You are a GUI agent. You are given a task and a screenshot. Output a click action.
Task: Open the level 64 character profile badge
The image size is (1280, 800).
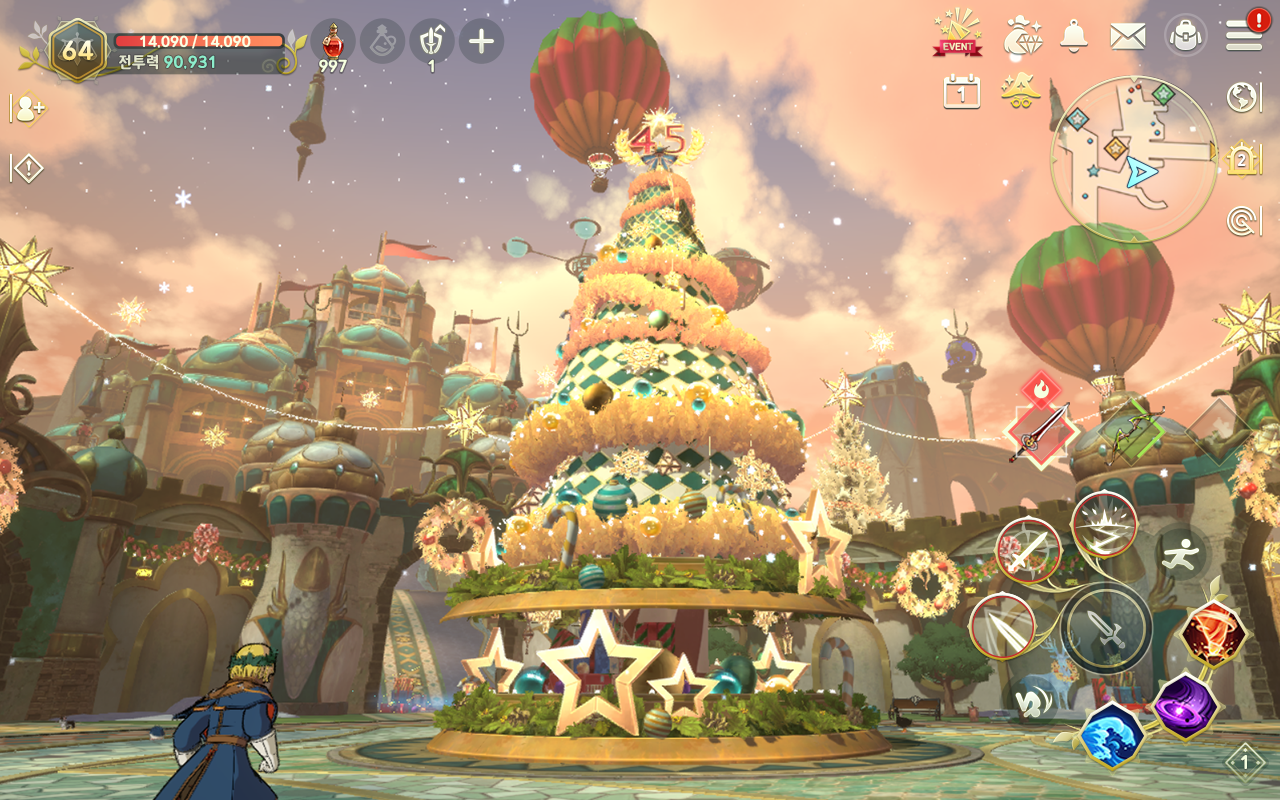77,48
